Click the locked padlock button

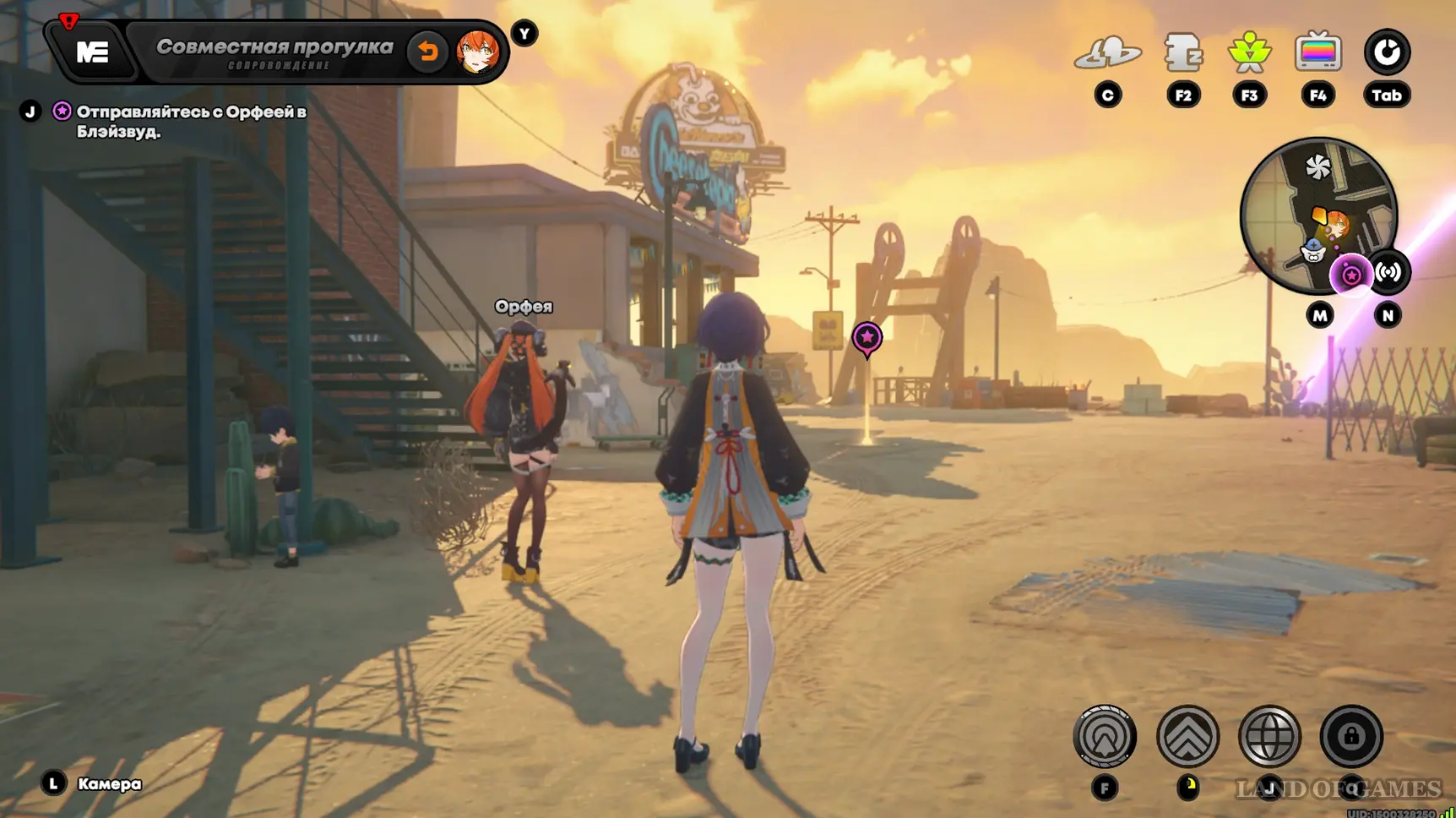pyautogui.click(x=1351, y=737)
